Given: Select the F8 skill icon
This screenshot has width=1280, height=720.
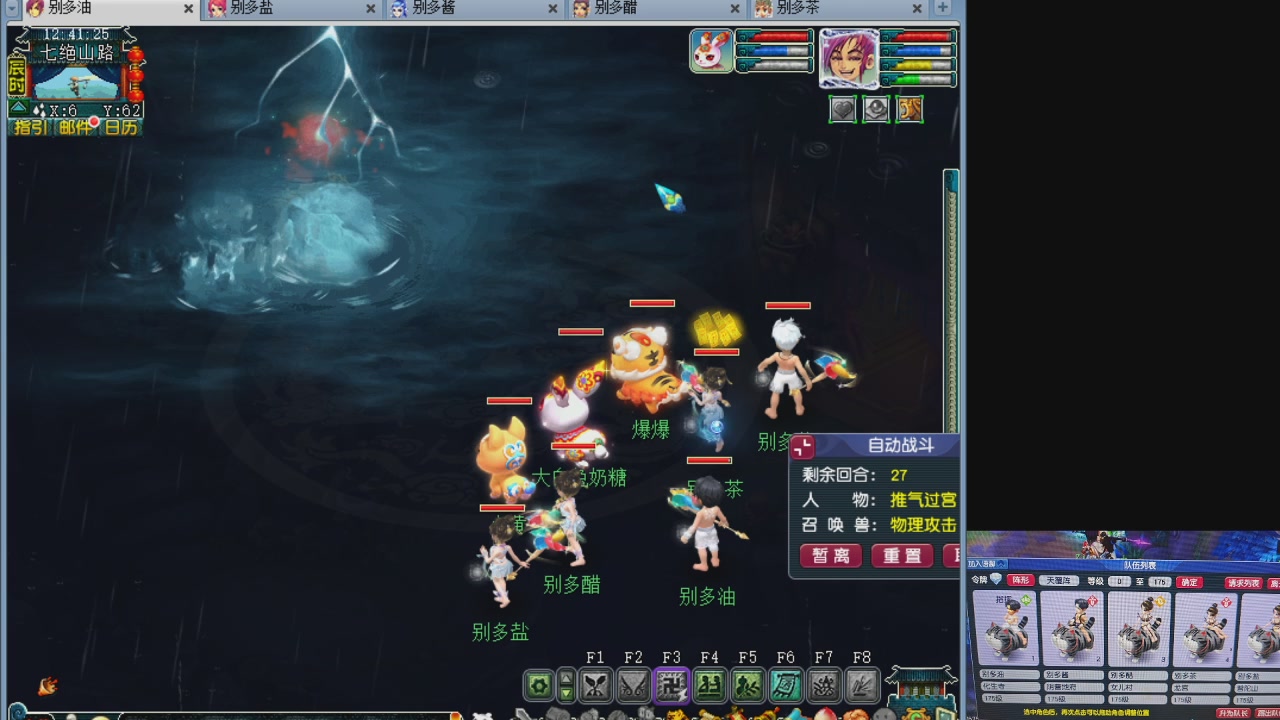Looking at the screenshot, I should (x=860, y=684).
